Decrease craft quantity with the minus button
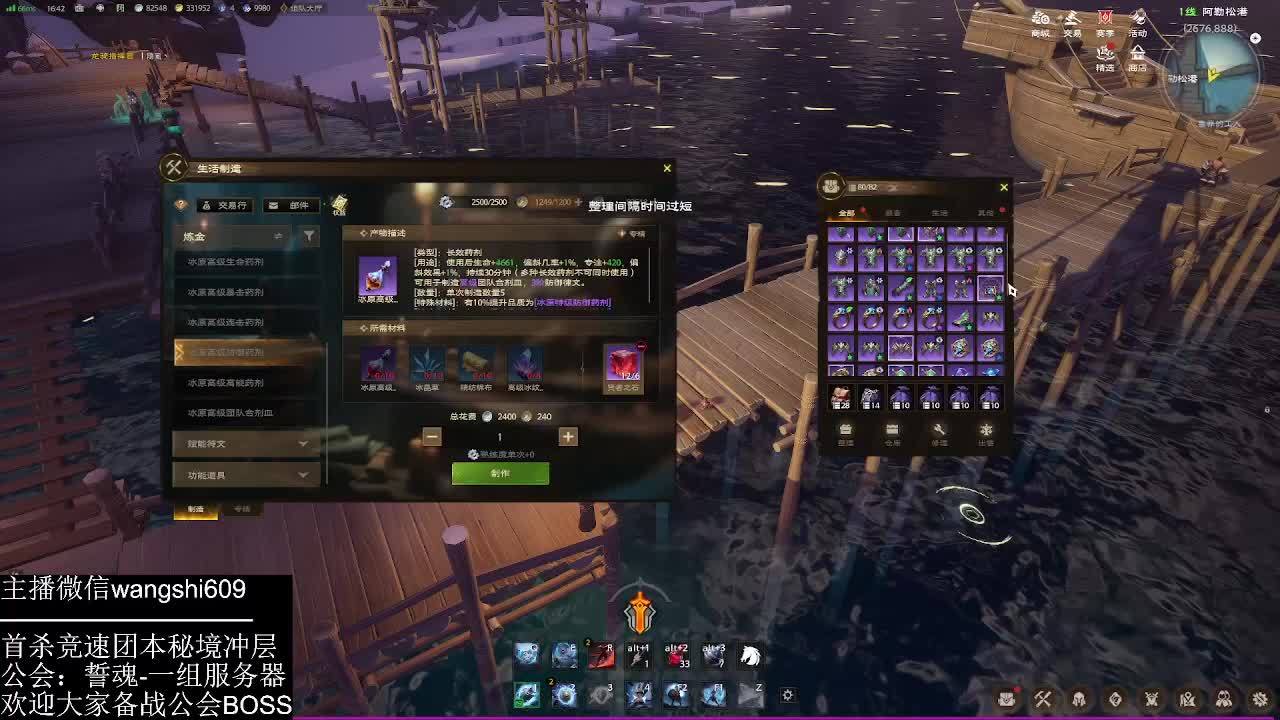1280x720 pixels. (432, 436)
